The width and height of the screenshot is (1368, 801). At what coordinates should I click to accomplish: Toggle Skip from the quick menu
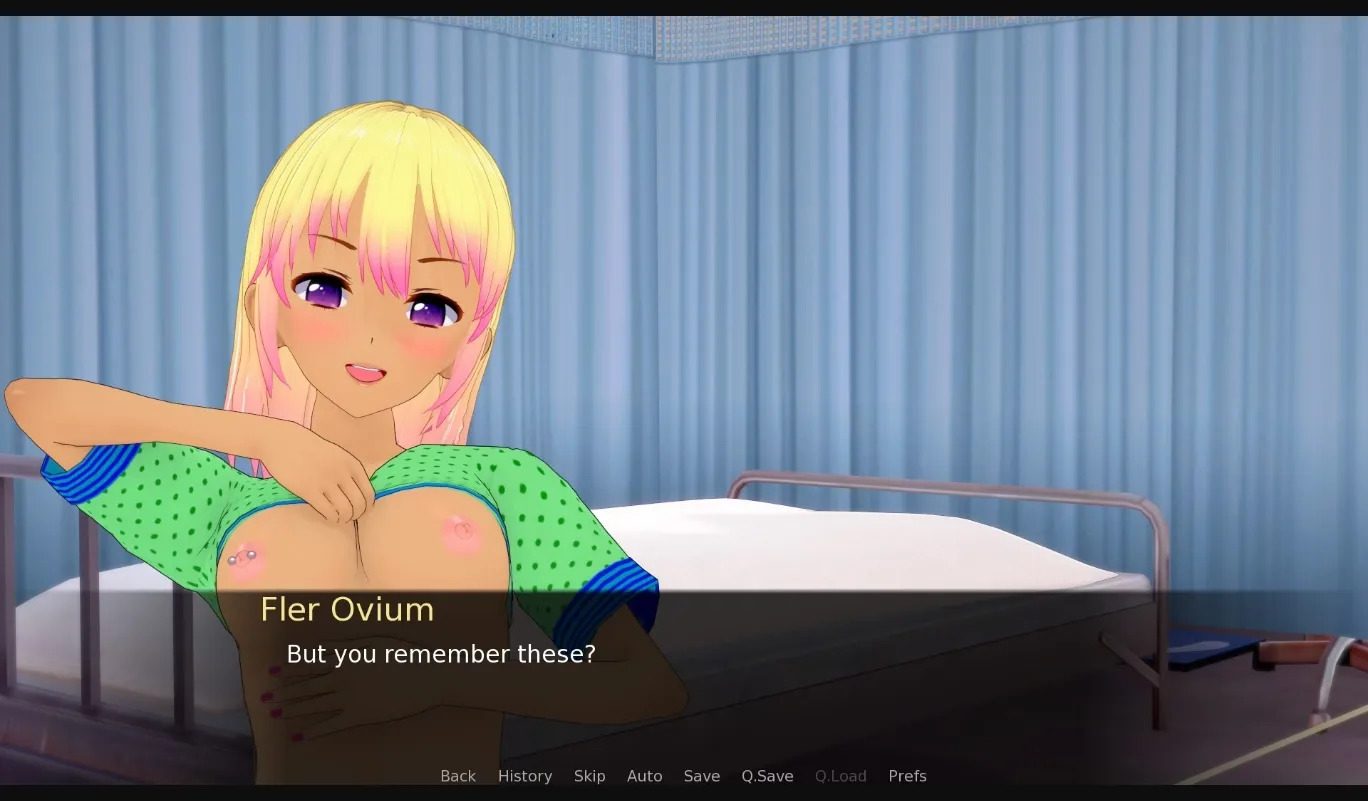[590, 776]
